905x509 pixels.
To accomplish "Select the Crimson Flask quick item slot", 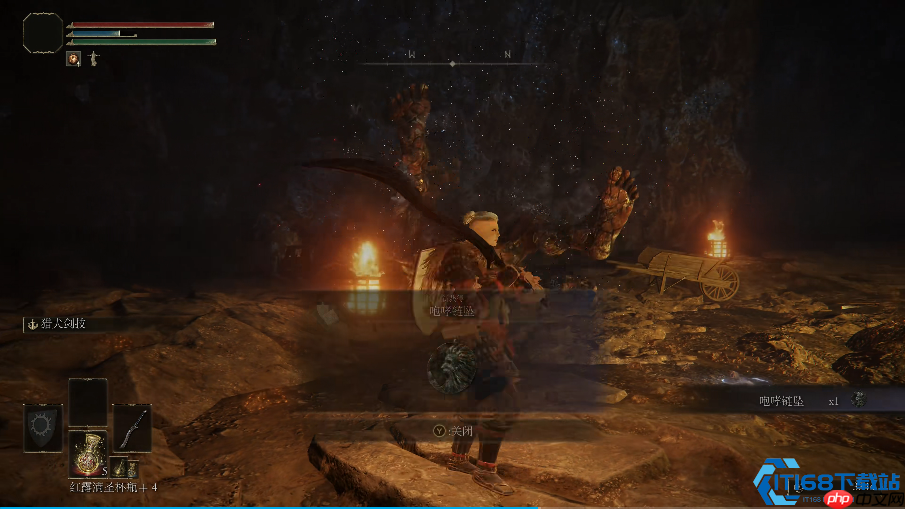I will pyautogui.click(x=87, y=451).
